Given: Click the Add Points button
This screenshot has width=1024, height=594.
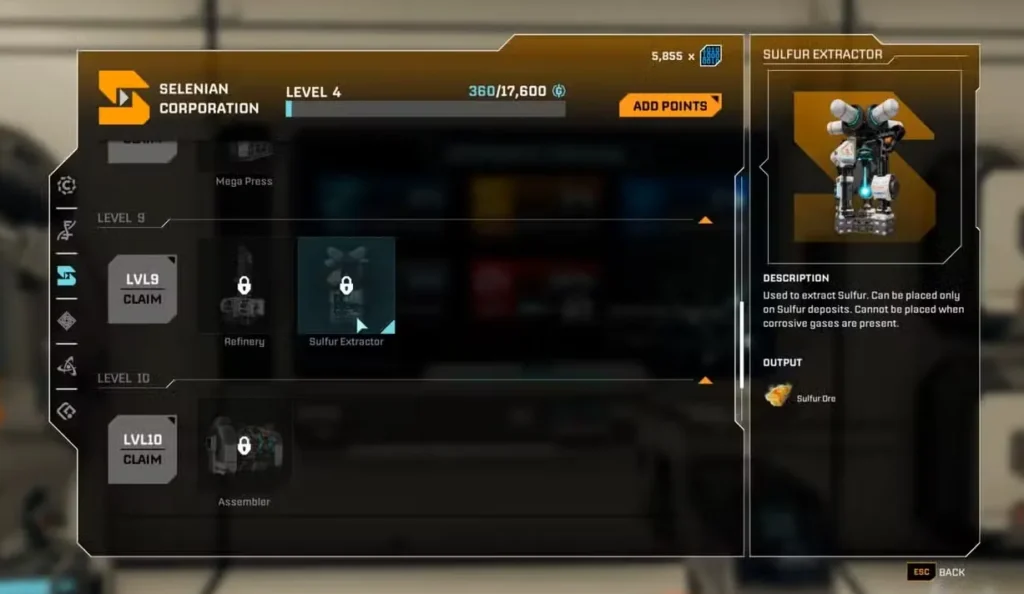Looking at the screenshot, I should coord(669,105).
